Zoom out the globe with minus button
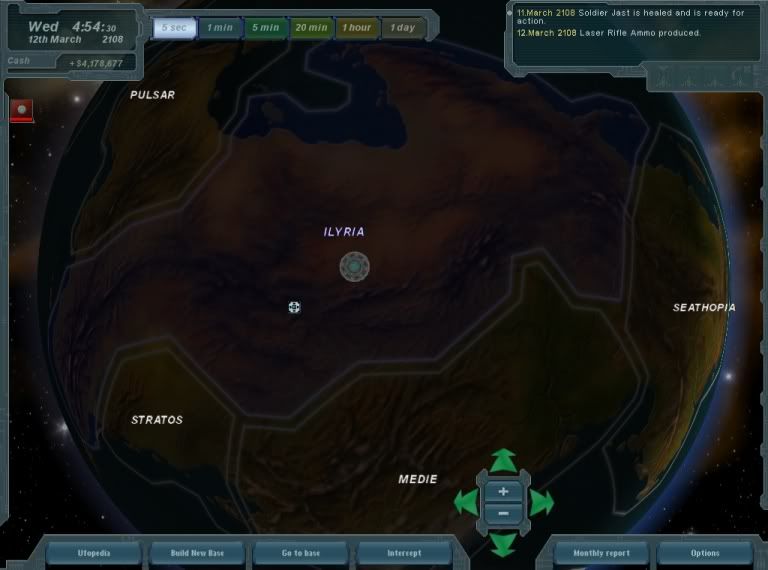Viewport: 768px width, 570px height. [503, 513]
